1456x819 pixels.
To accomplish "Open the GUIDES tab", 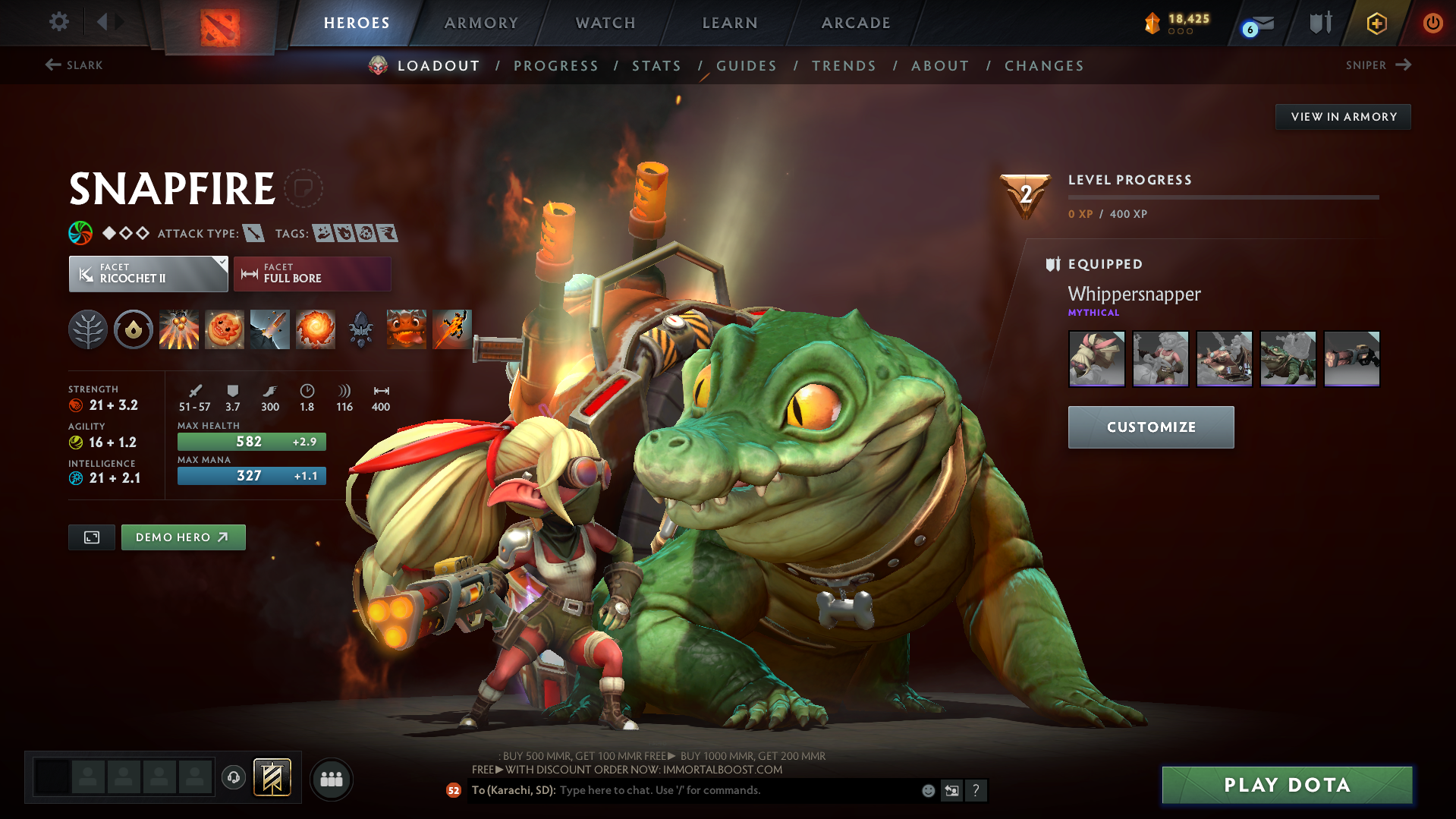I will click(x=746, y=66).
